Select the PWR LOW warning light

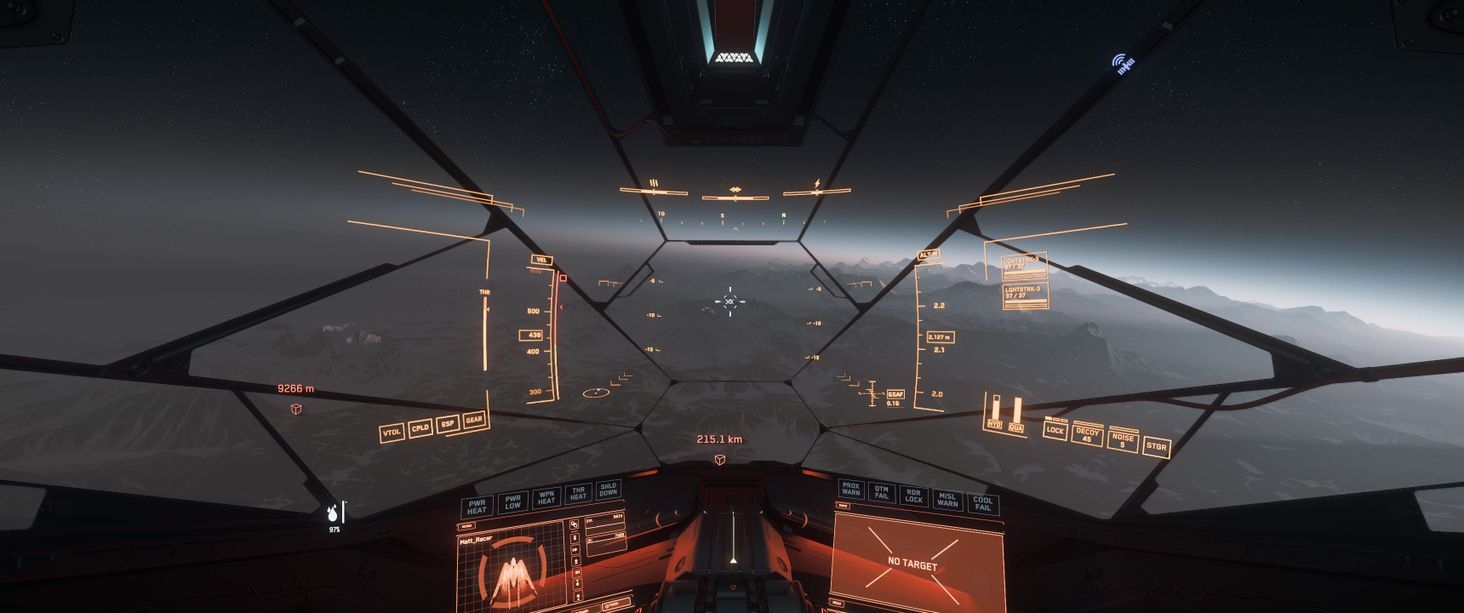click(x=513, y=501)
